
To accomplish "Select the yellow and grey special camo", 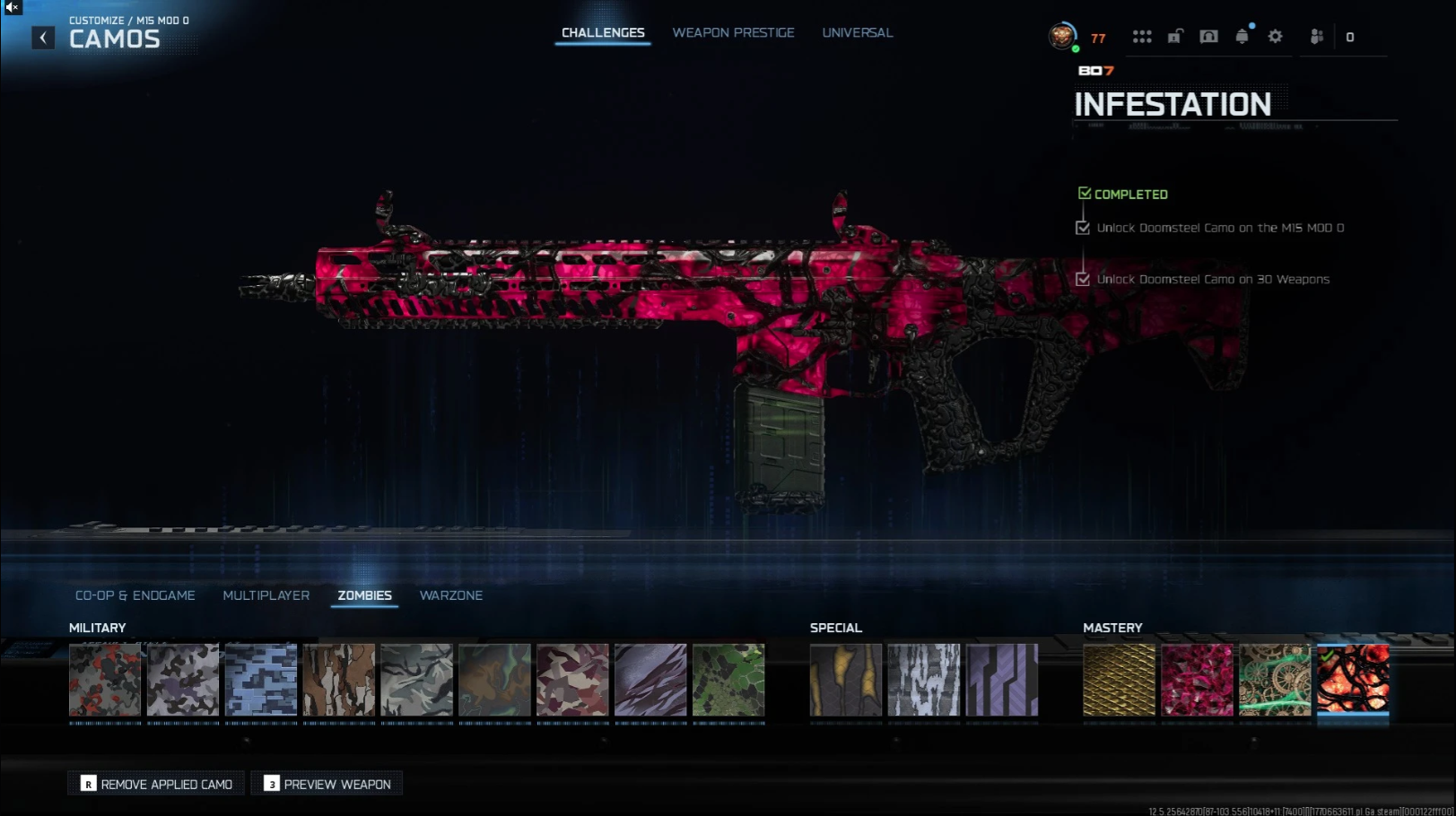I will 846,680.
